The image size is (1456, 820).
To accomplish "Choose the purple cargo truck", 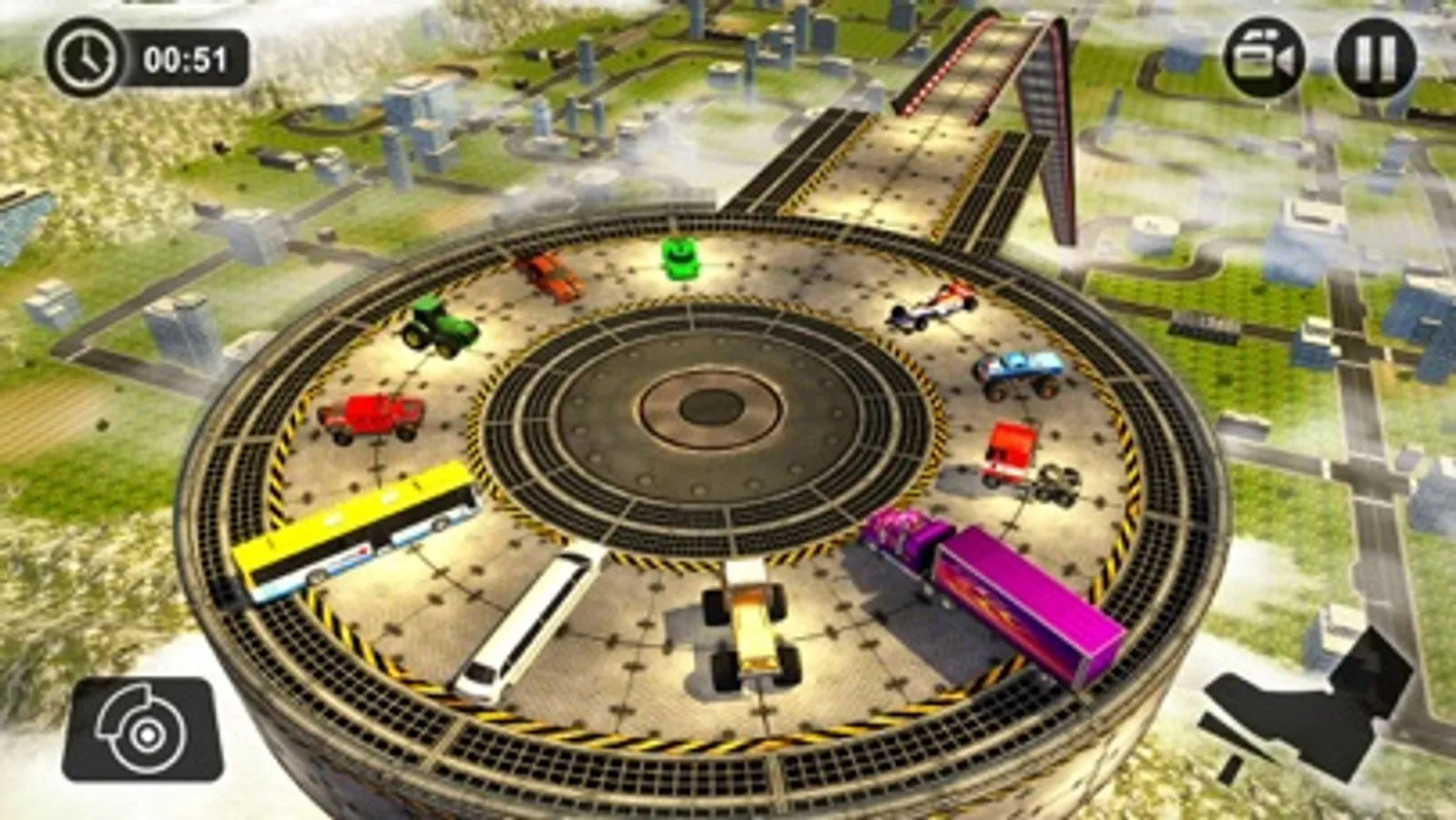I will click(x=993, y=583).
